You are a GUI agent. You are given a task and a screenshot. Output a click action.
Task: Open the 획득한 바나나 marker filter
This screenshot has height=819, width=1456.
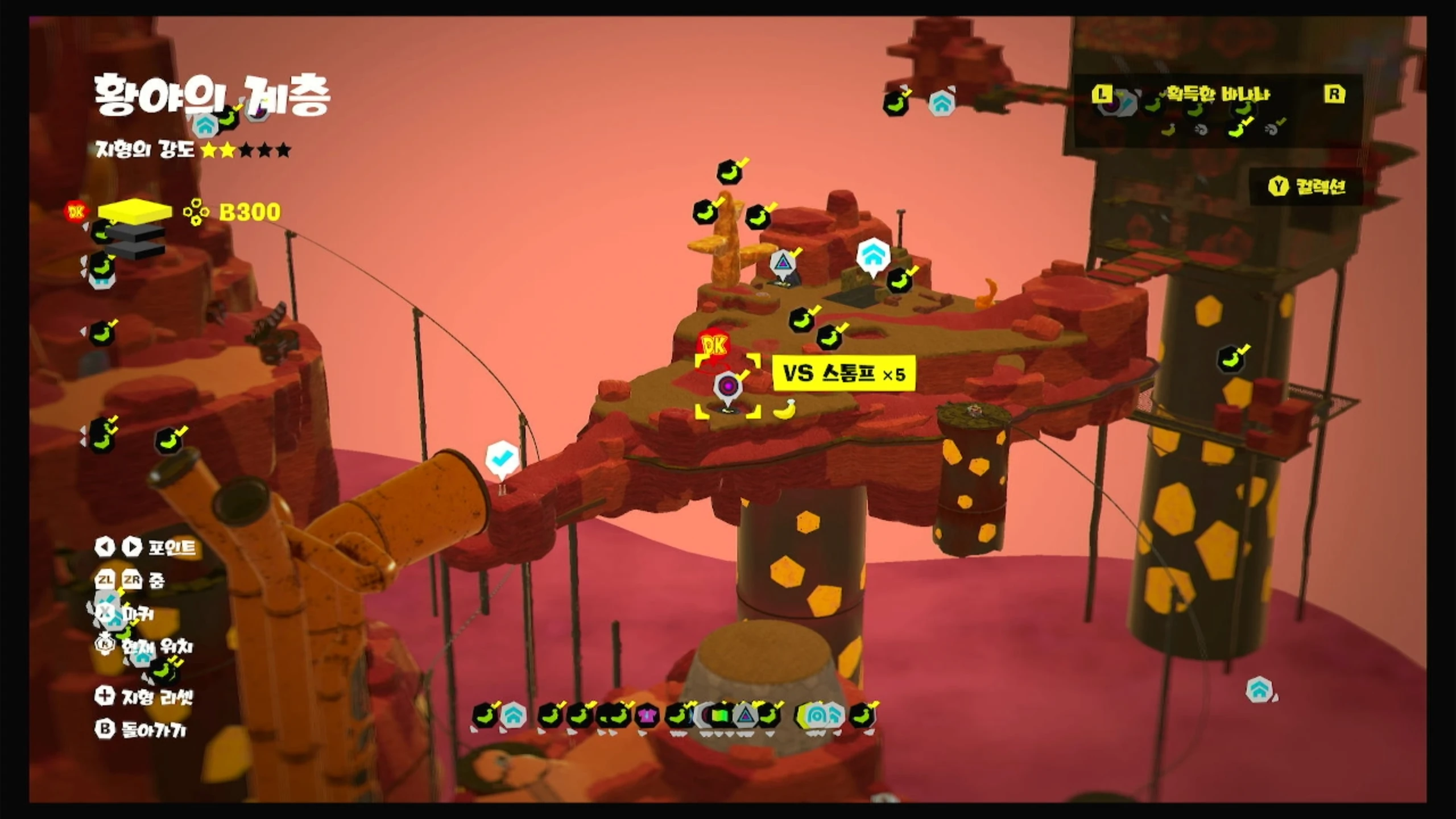click(x=1217, y=94)
